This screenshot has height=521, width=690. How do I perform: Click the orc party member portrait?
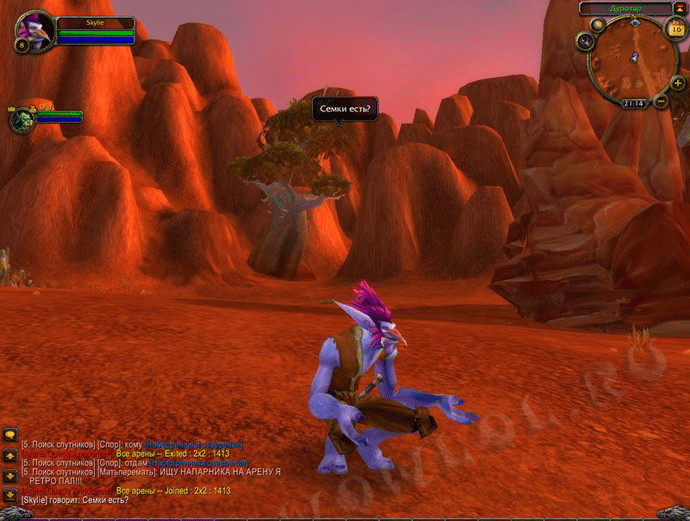(23, 120)
